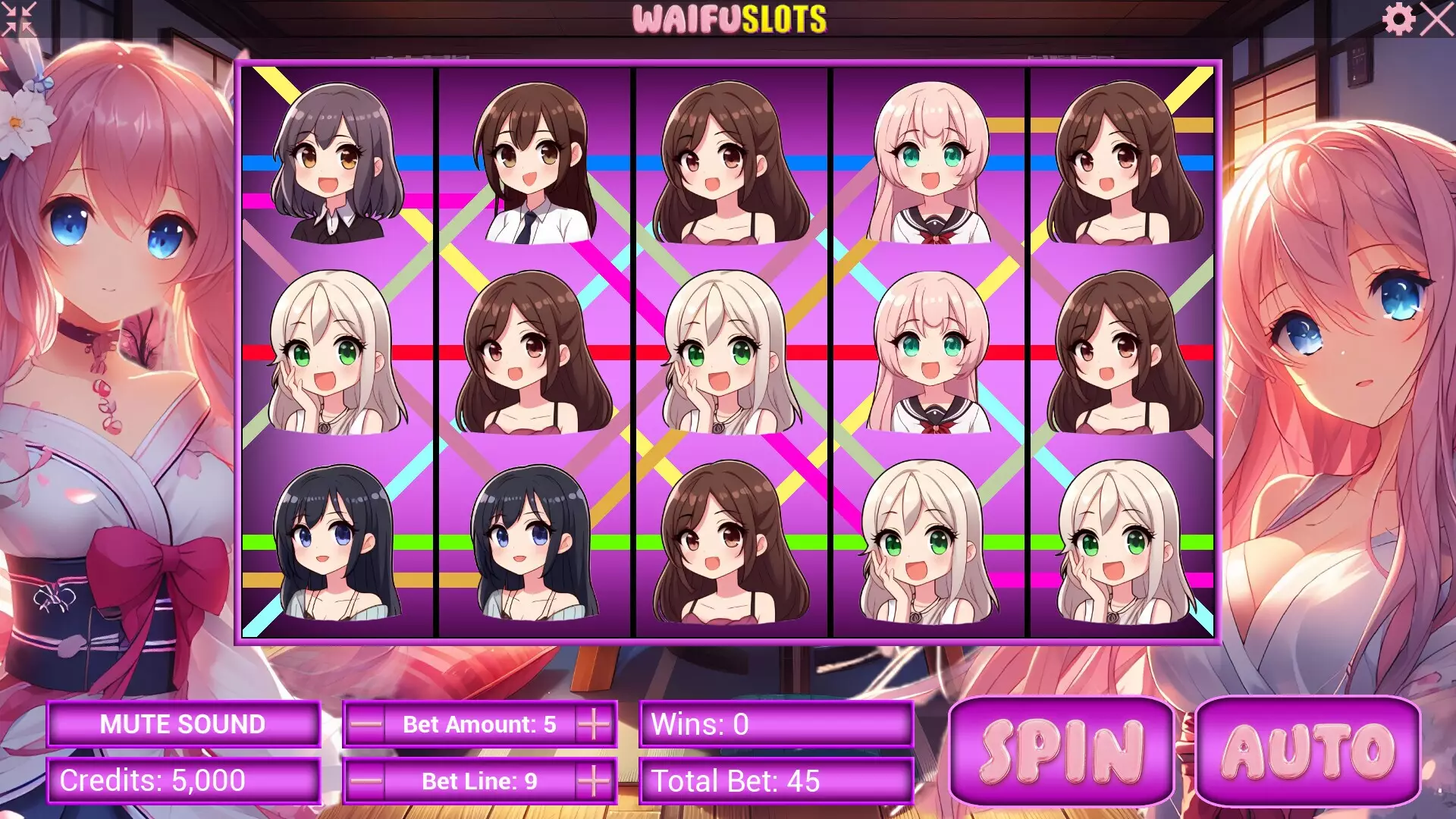The height and width of the screenshot is (819, 1456).
Task: Click the Total Bet display showing 45
Action: click(773, 780)
